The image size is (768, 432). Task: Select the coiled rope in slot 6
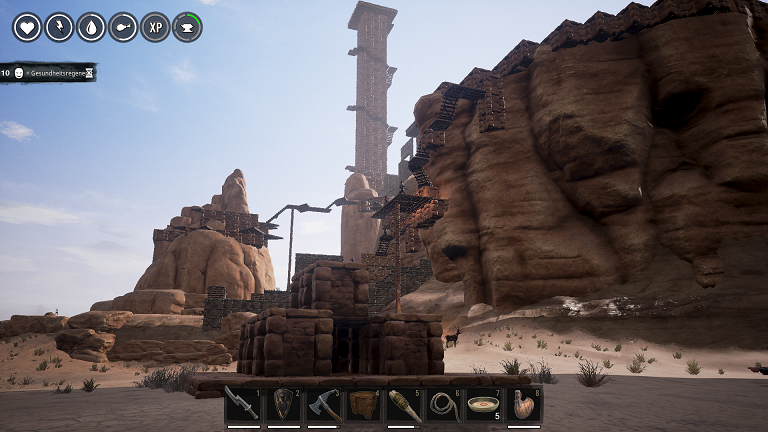click(445, 405)
